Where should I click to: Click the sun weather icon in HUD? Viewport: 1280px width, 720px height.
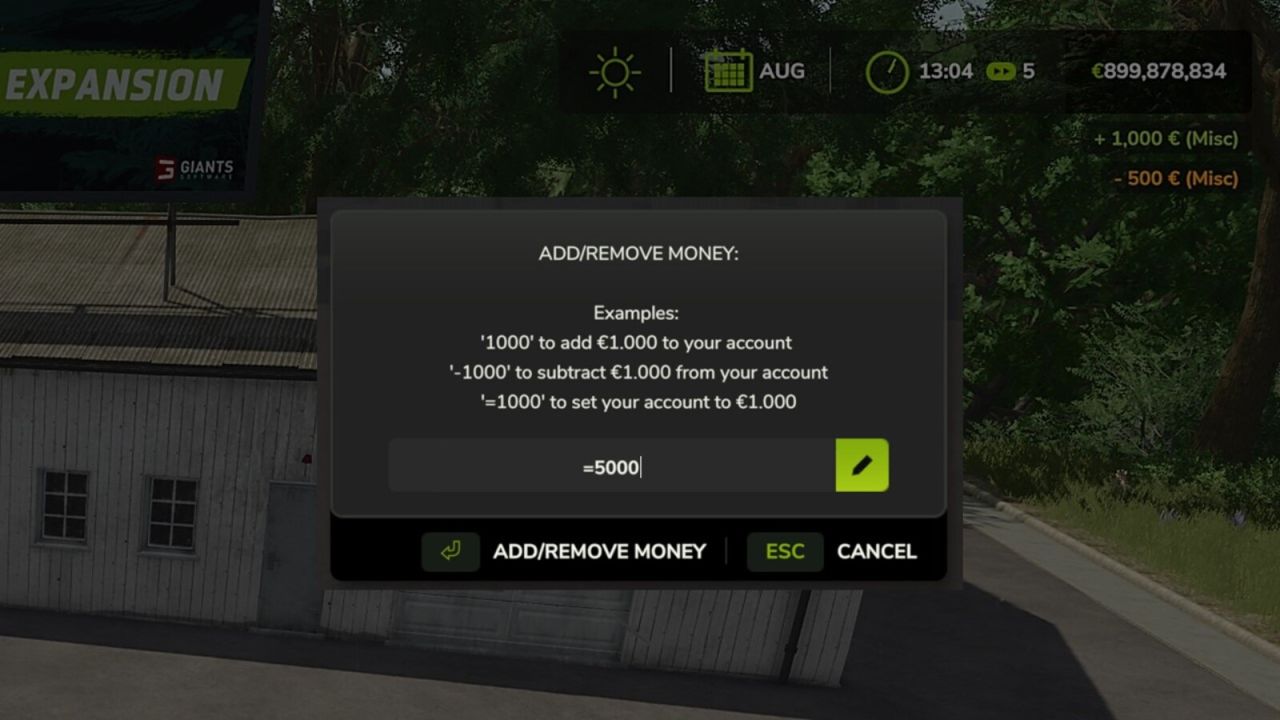pos(613,70)
